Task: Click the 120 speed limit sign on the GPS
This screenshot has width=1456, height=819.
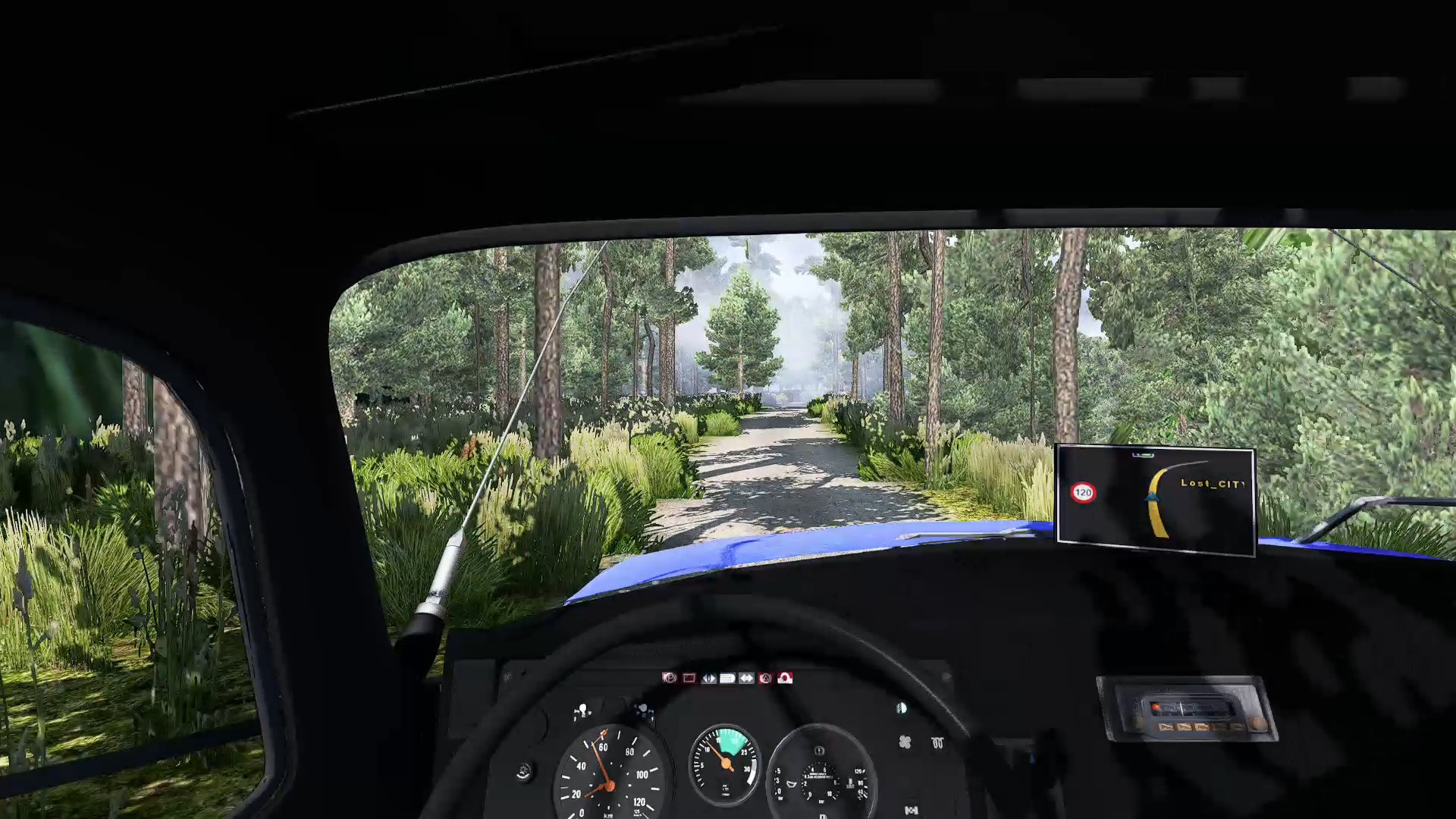Action: click(x=1085, y=491)
